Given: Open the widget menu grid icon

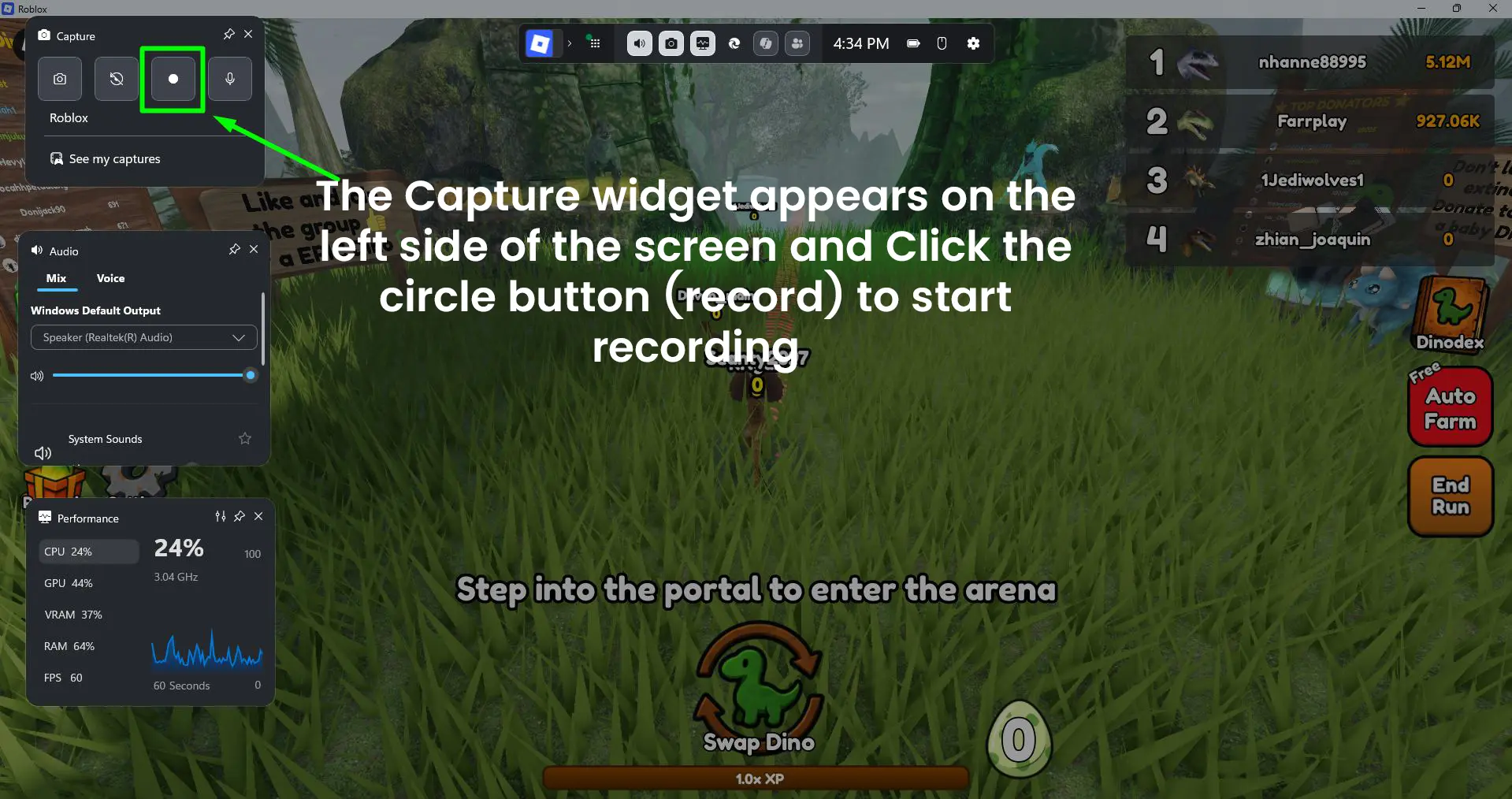Looking at the screenshot, I should pos(595,43).
